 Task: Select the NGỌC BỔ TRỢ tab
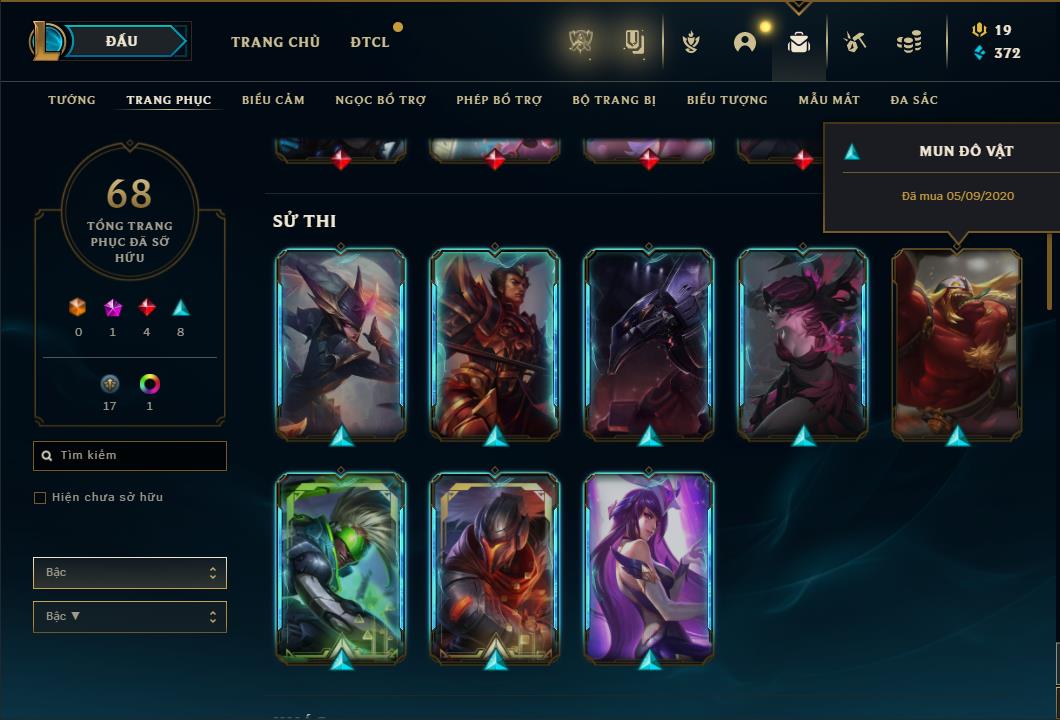point(380,100)
